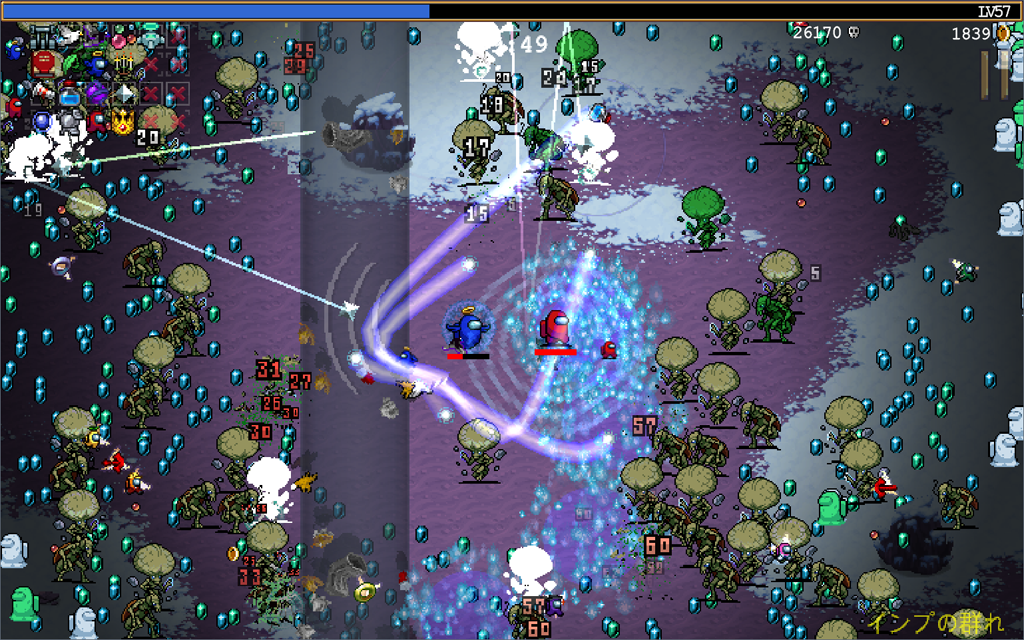Click the candelabra passive item icon
1024x640 pixels.
point(123,62)
